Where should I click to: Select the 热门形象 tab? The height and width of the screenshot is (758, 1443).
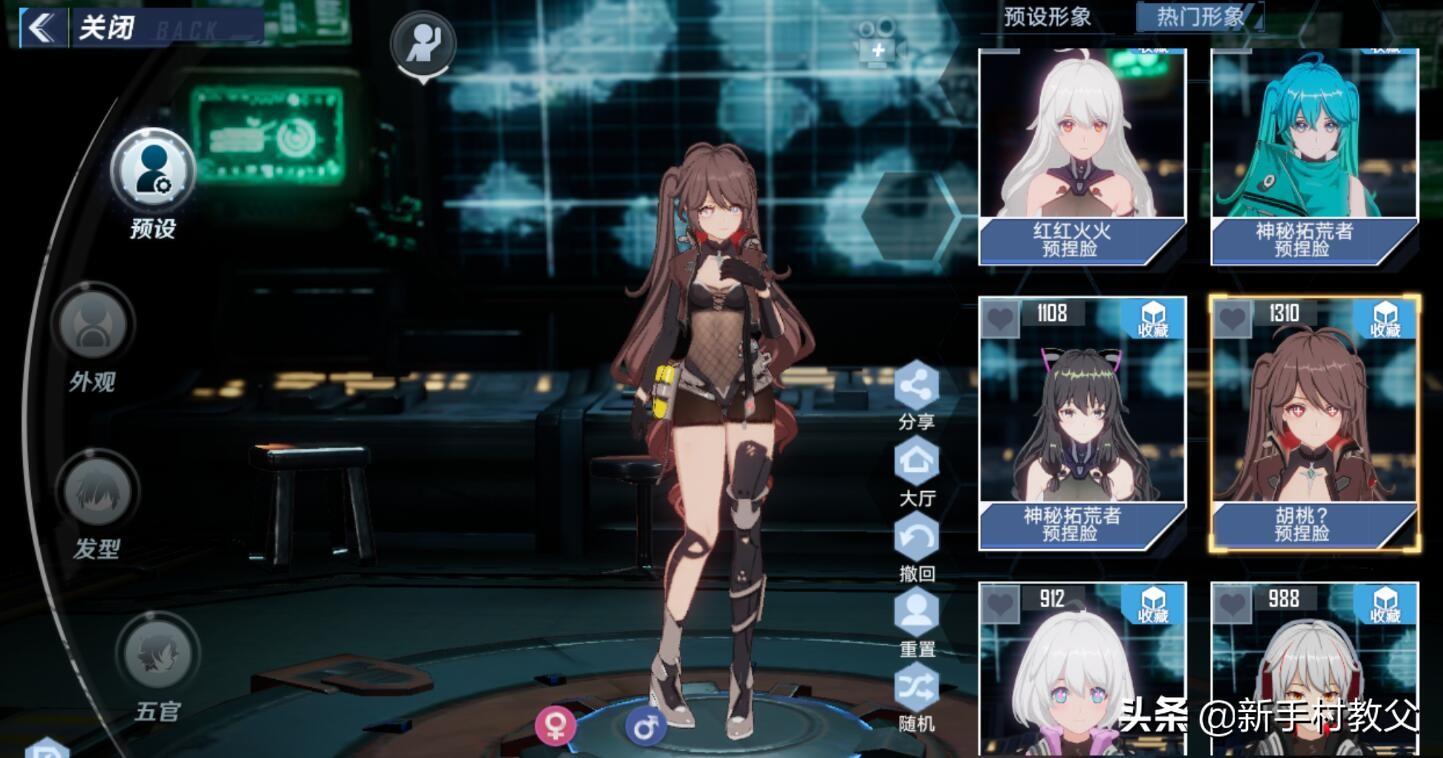tap(1199, 17)
